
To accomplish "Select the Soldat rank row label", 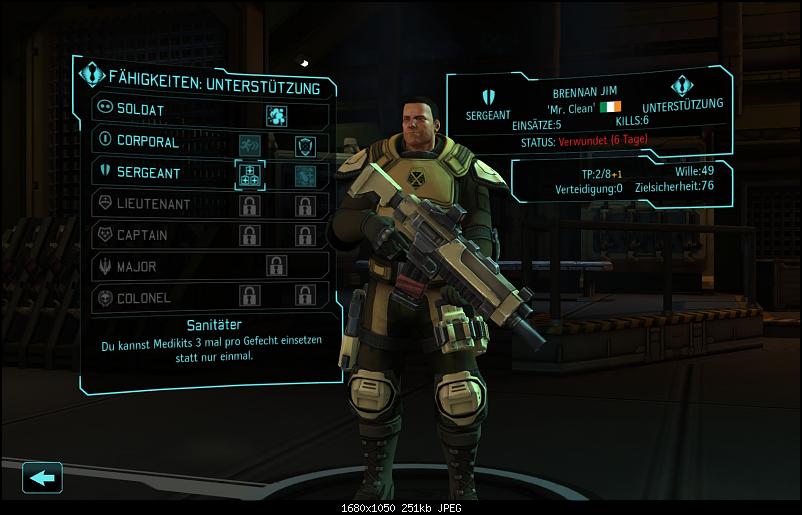I will pos(141,109).
